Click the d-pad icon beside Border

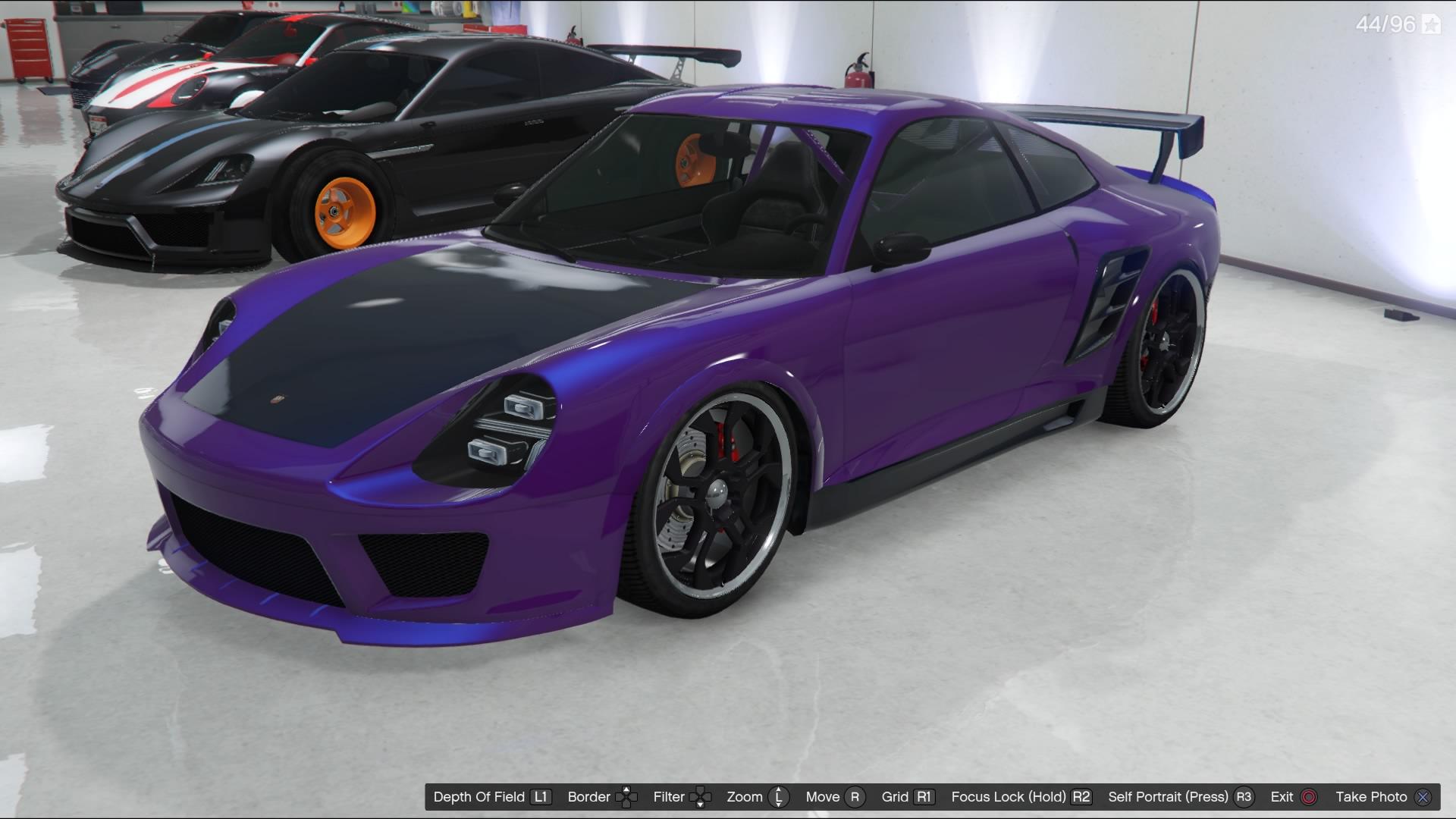click(x=626, y=798)
